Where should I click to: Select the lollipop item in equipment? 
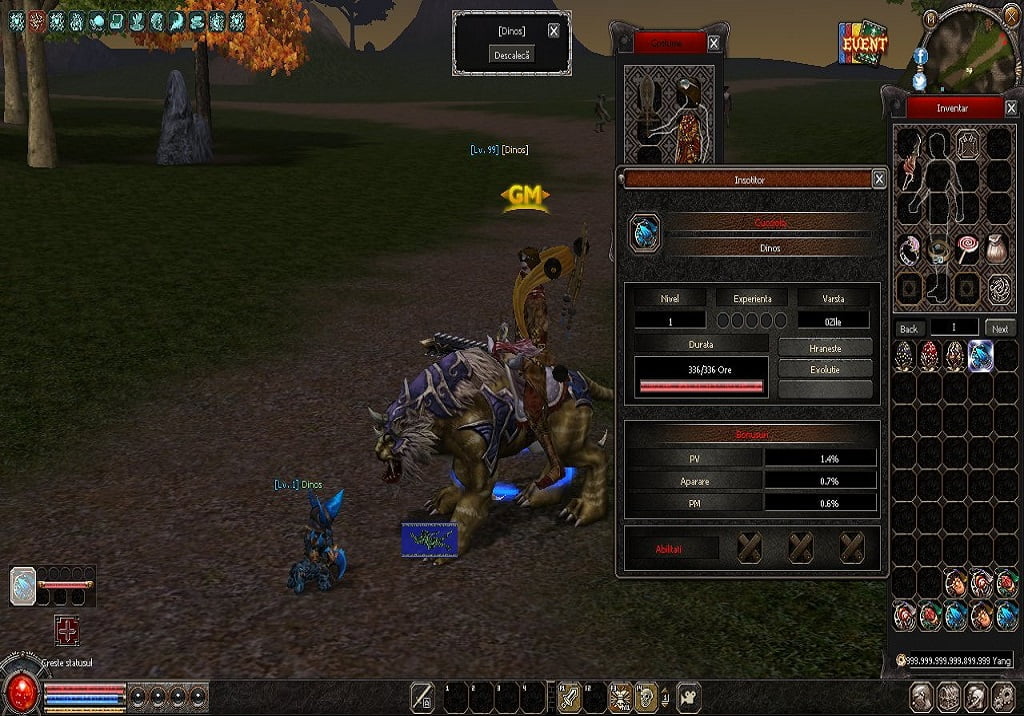[968, 249]
